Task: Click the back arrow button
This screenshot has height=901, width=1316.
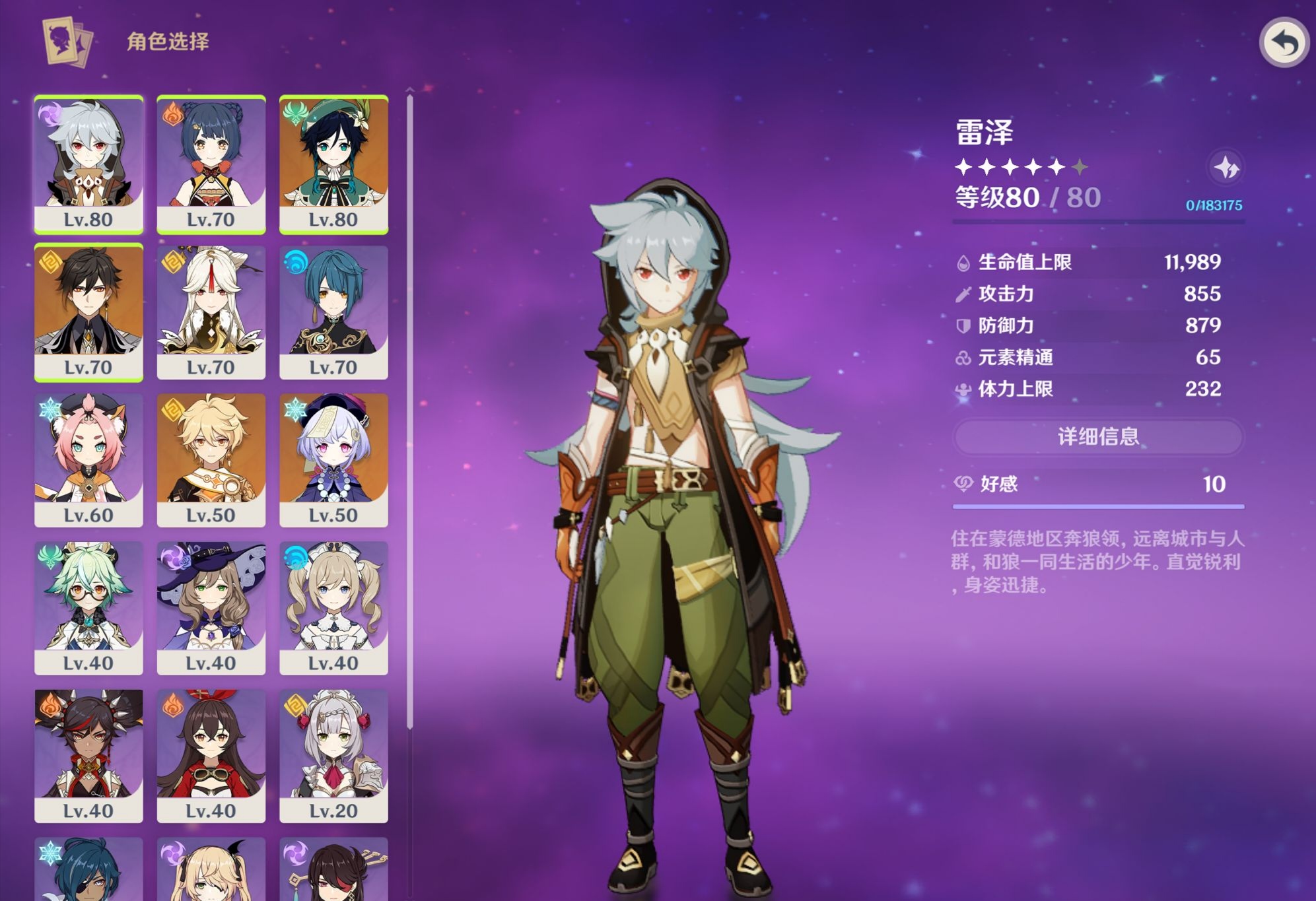Action: pyautogui.click(x=1284, y=43)
